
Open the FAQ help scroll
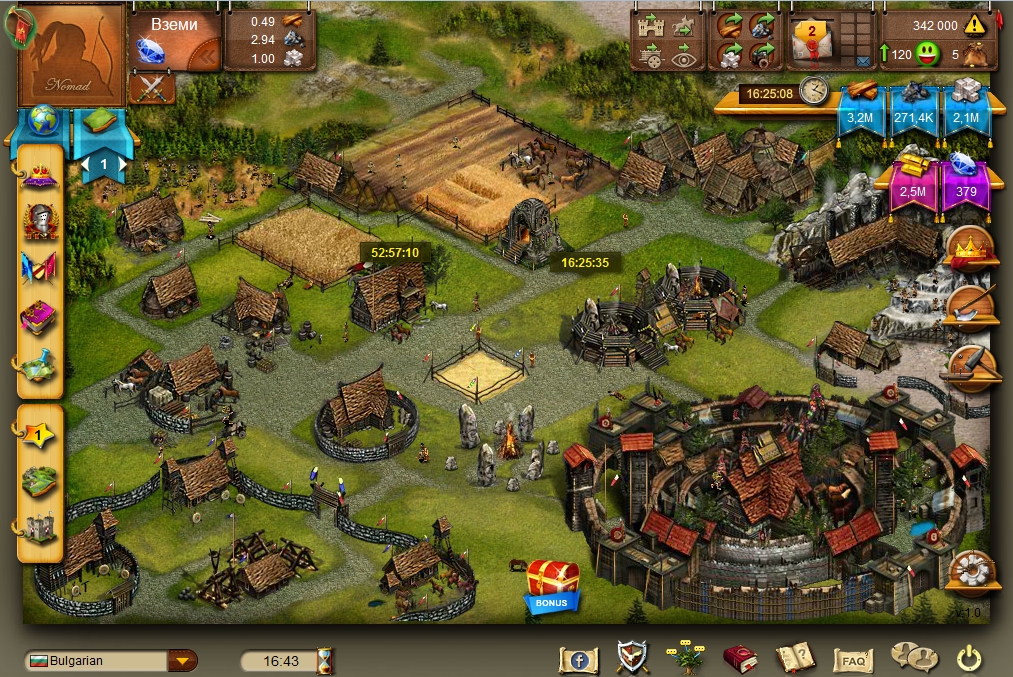click(853, 660)
